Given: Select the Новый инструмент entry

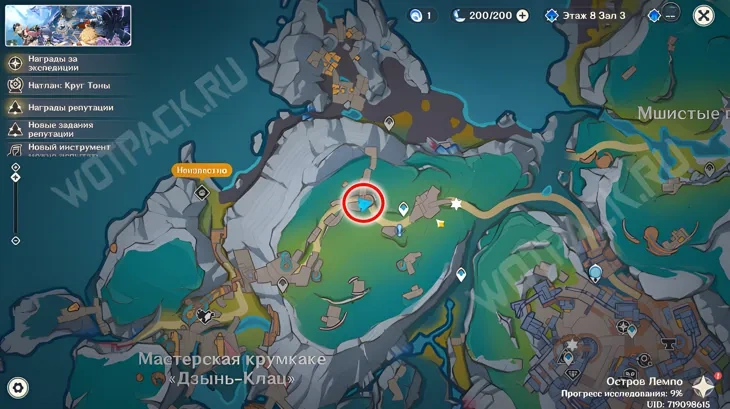Looking at the screenshot, I should 17,148.
